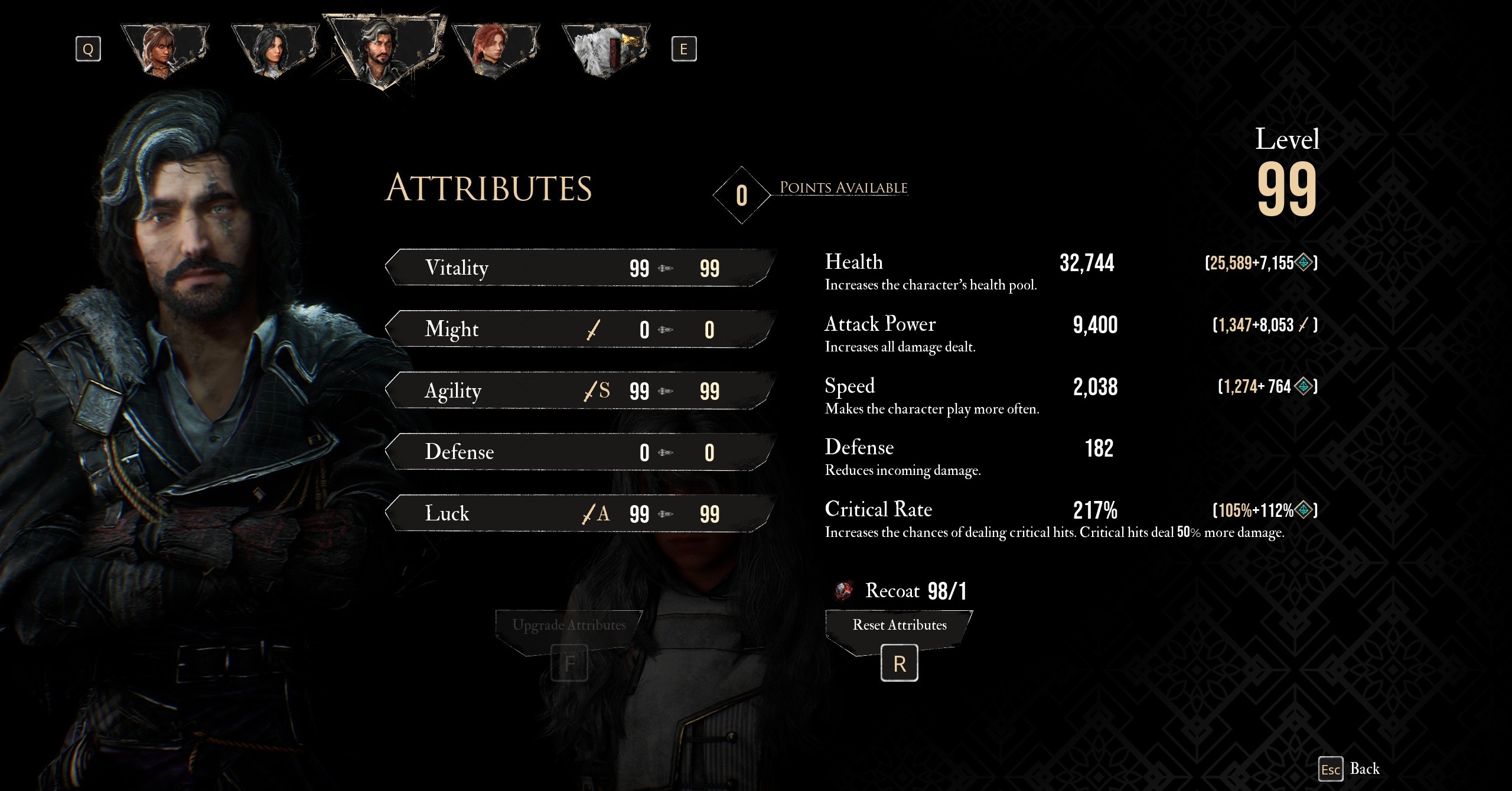Click the greyed Upgrade Attributes button

pos(569,626)
